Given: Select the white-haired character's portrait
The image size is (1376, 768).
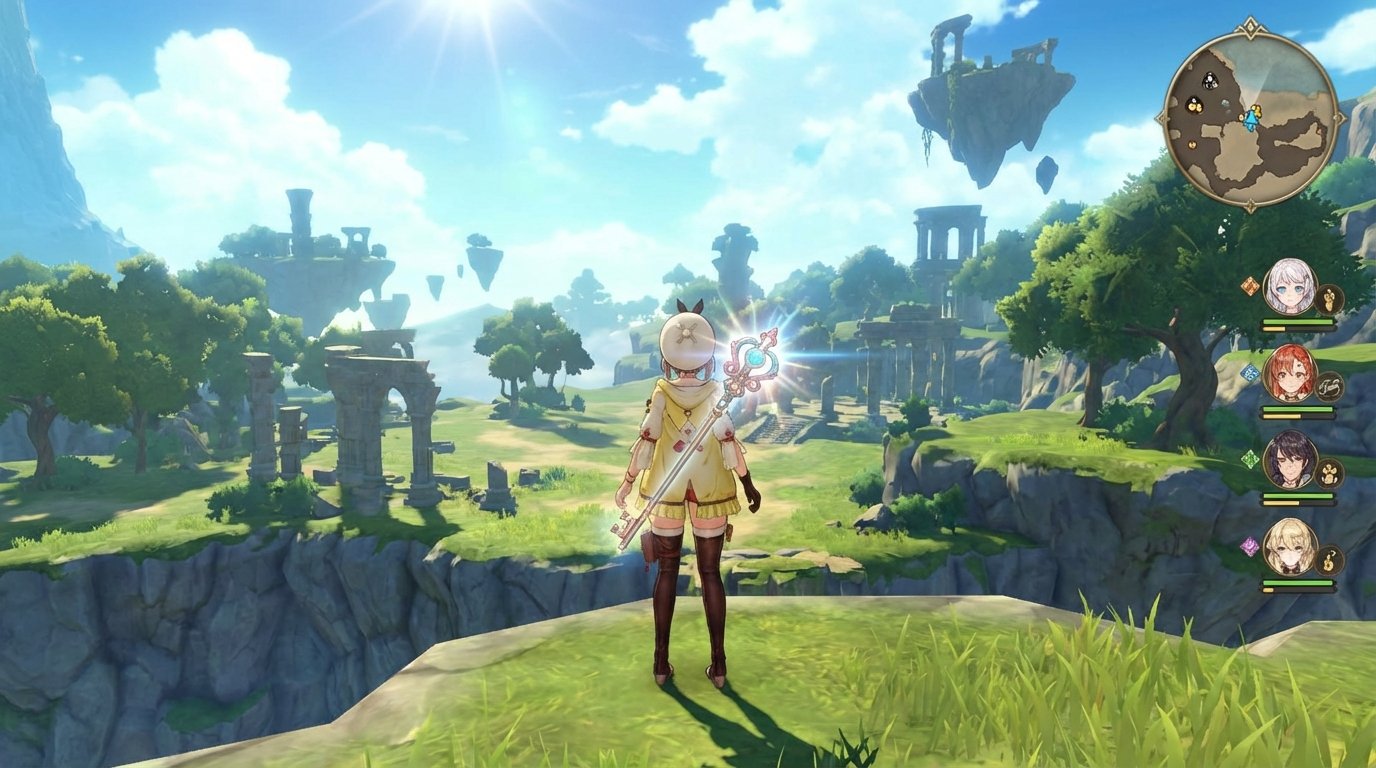Looking at the screenshot, I should (1292, 289).
